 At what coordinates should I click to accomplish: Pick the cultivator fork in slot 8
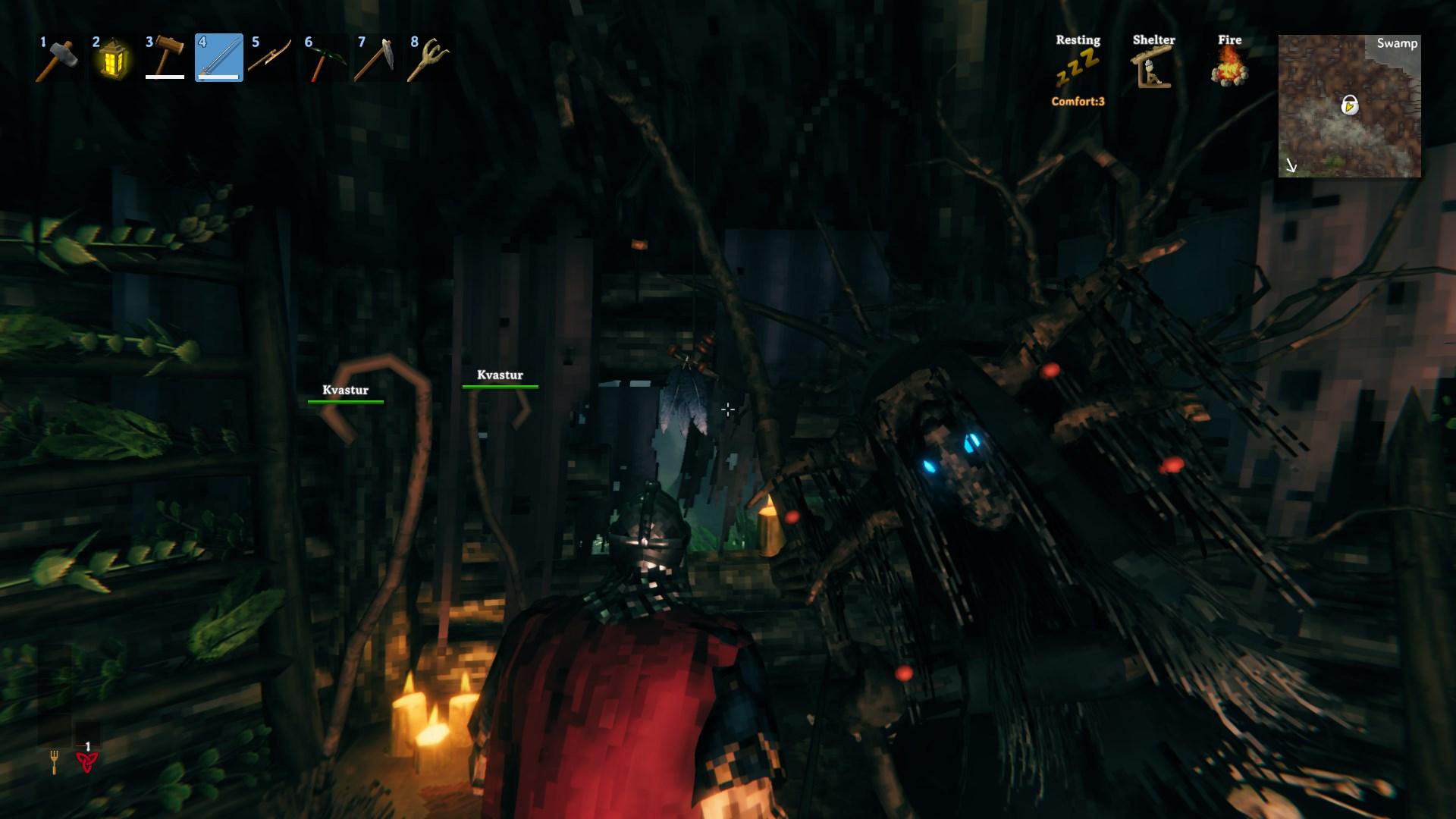(430, 58)
